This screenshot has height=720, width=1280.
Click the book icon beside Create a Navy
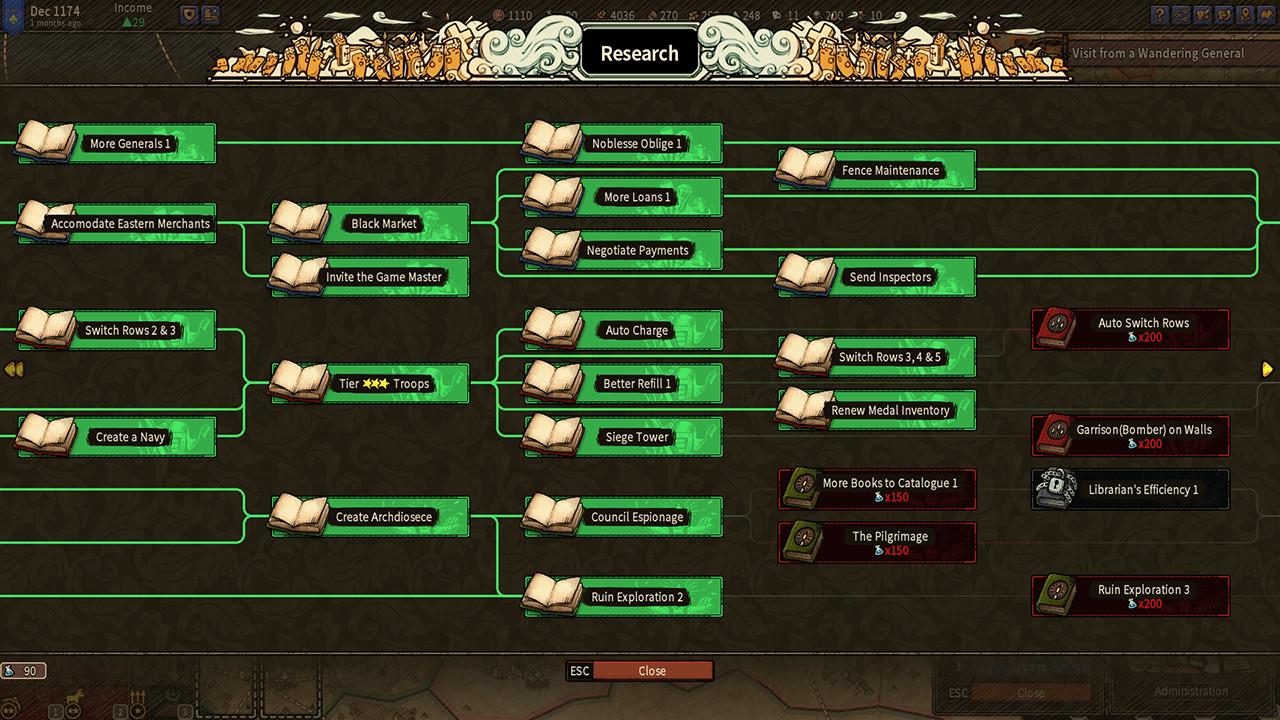pos(45,436)
